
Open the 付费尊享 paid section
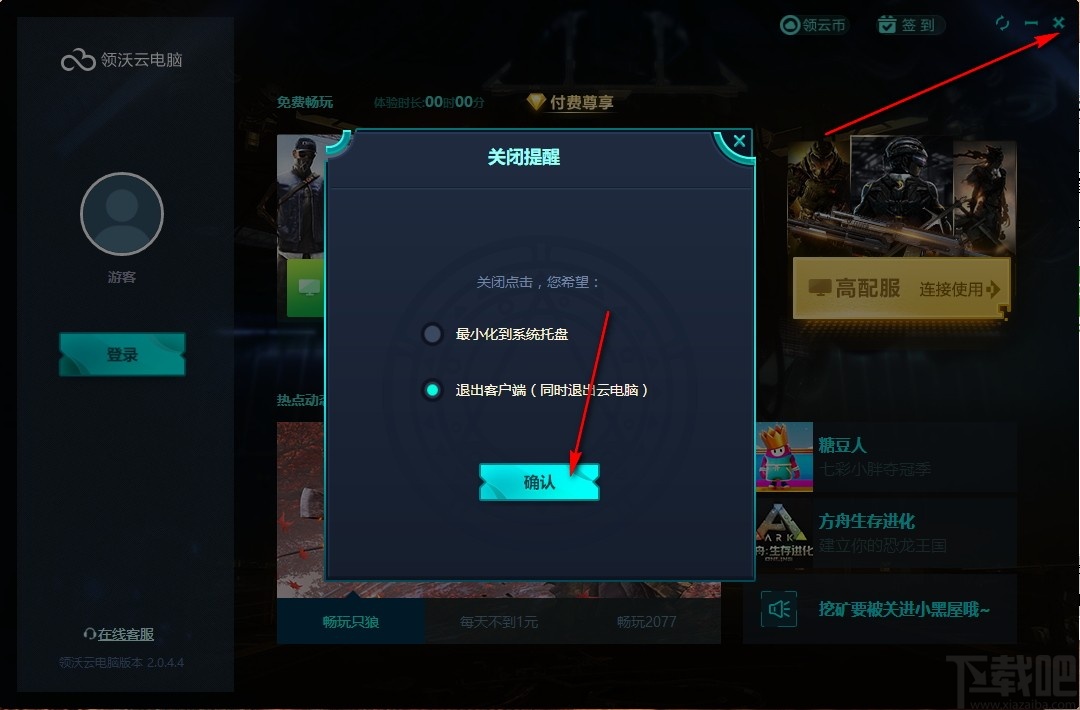(x=570, y=102)
